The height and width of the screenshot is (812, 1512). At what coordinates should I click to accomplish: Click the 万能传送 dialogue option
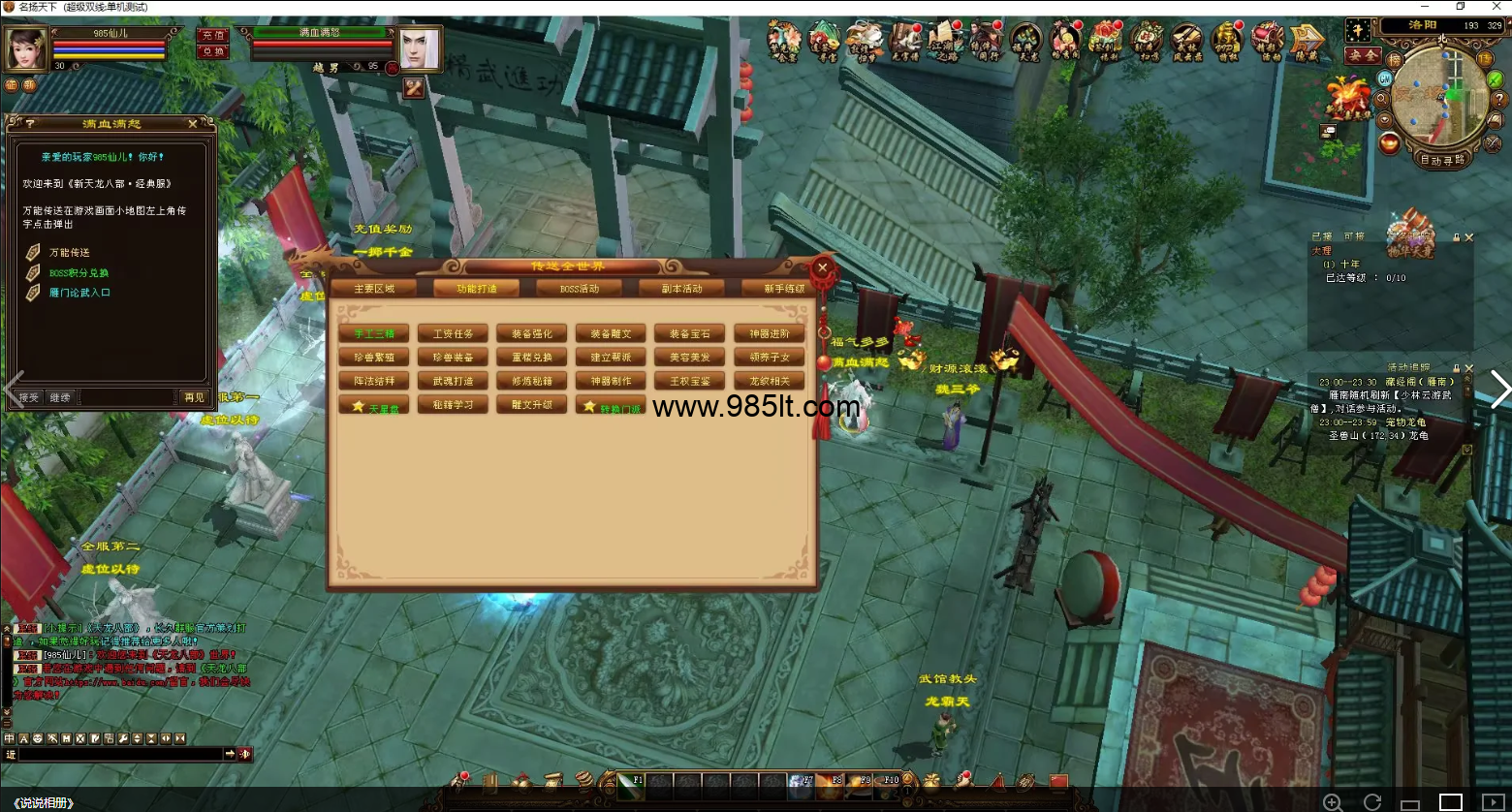coord(70,253)
